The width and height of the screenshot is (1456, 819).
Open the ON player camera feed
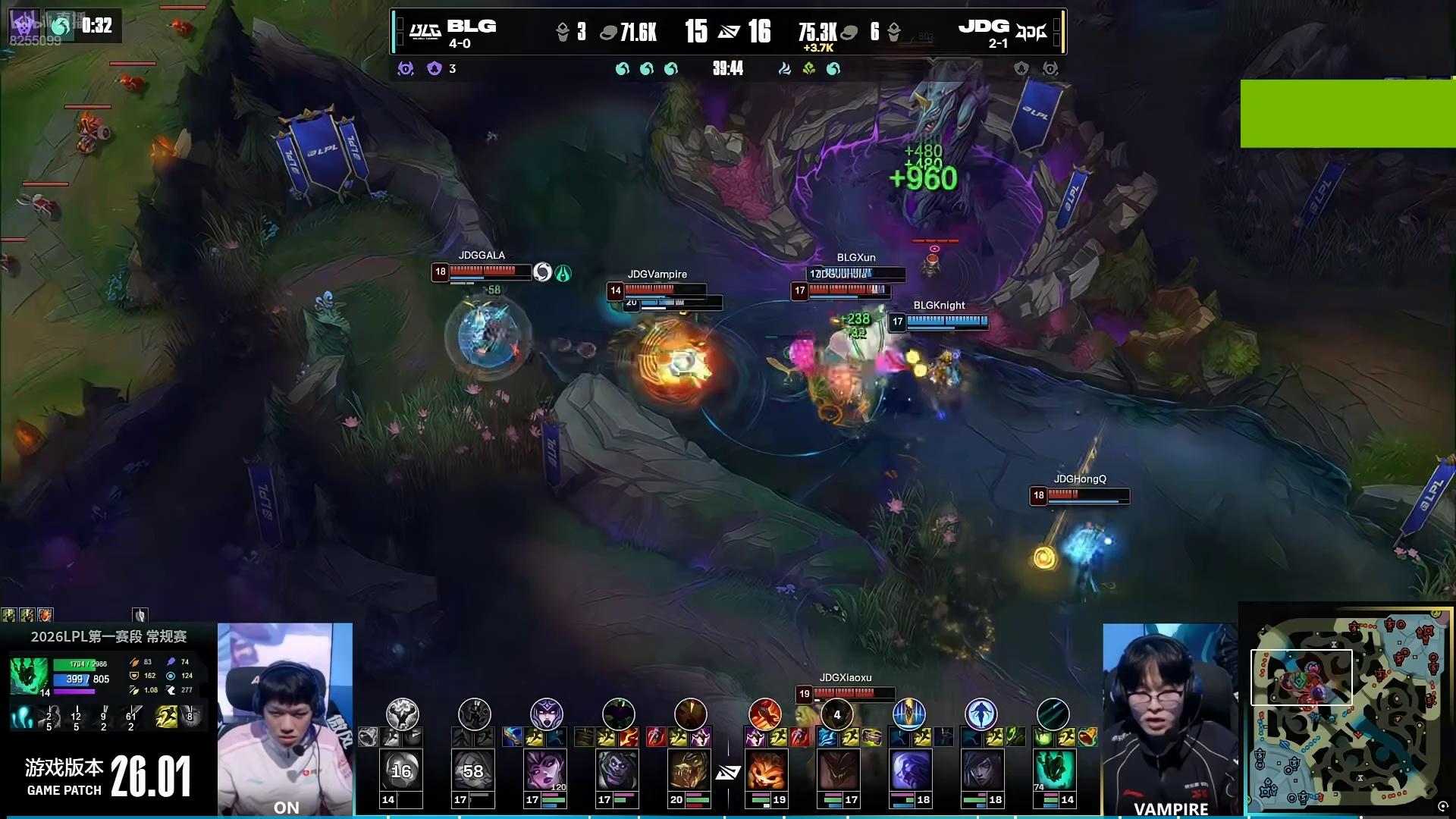click(x=285, y=717)
